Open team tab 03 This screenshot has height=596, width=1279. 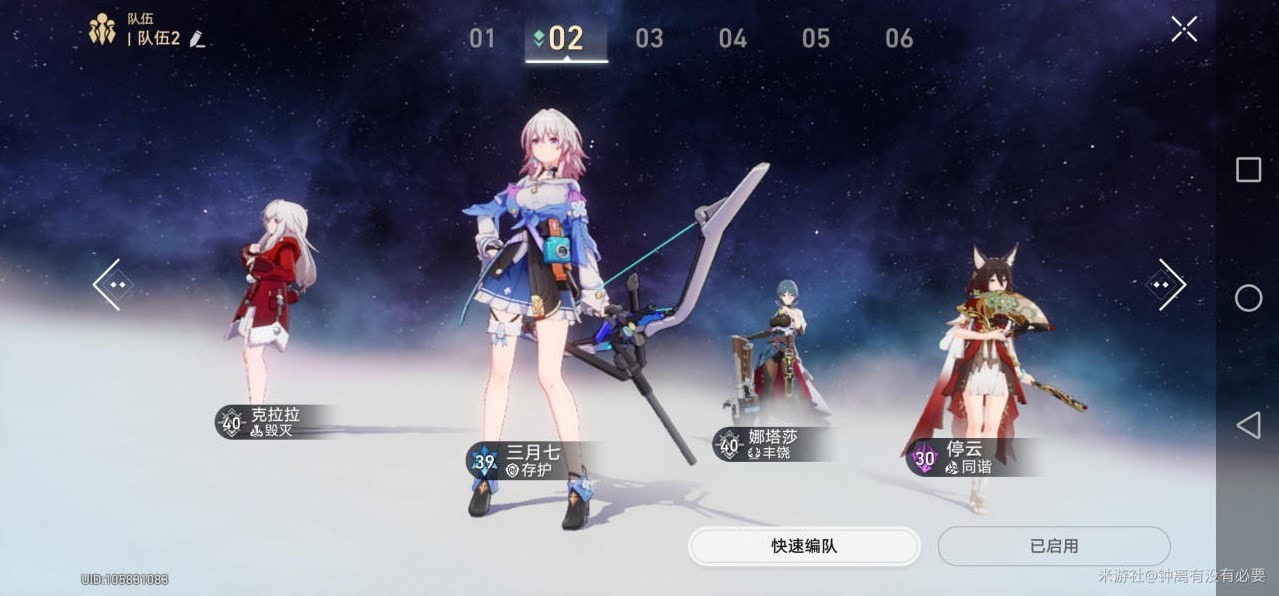click(649, 39)
